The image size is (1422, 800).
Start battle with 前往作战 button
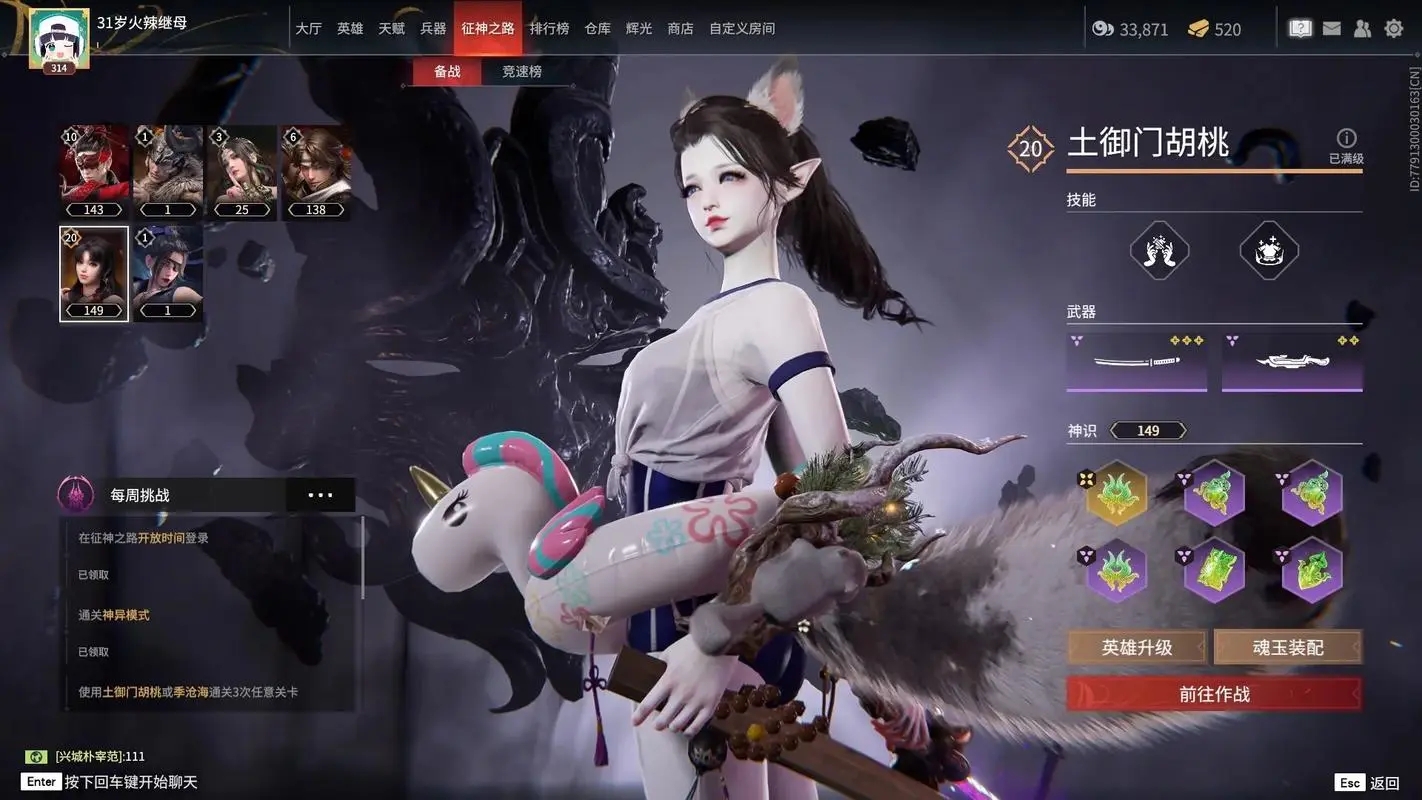pyautogui.click(x=1214, y=694)
